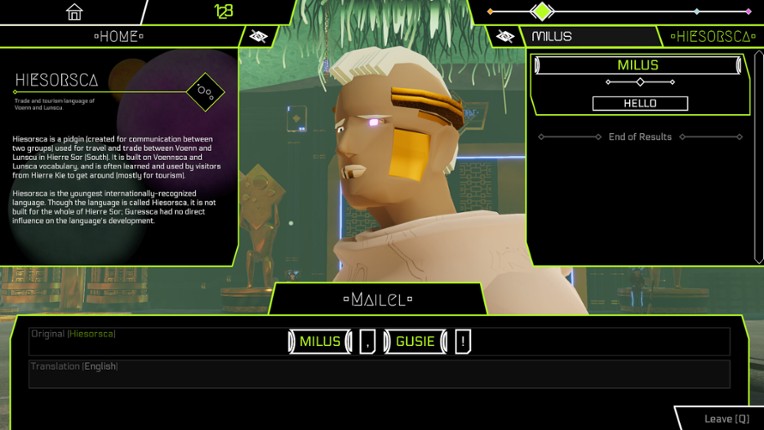Screen dimensions: 764x430
Task: Click the exclamation mark tile
Action: pos(463,341)
